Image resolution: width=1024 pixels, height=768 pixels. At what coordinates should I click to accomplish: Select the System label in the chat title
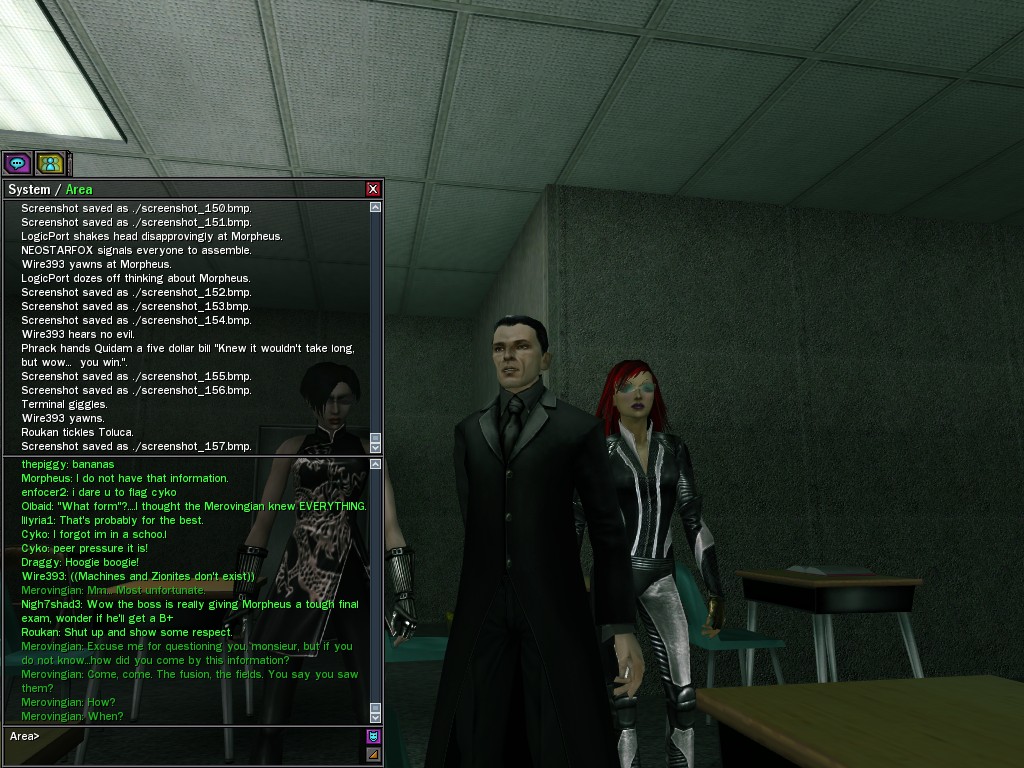[28, 189]
